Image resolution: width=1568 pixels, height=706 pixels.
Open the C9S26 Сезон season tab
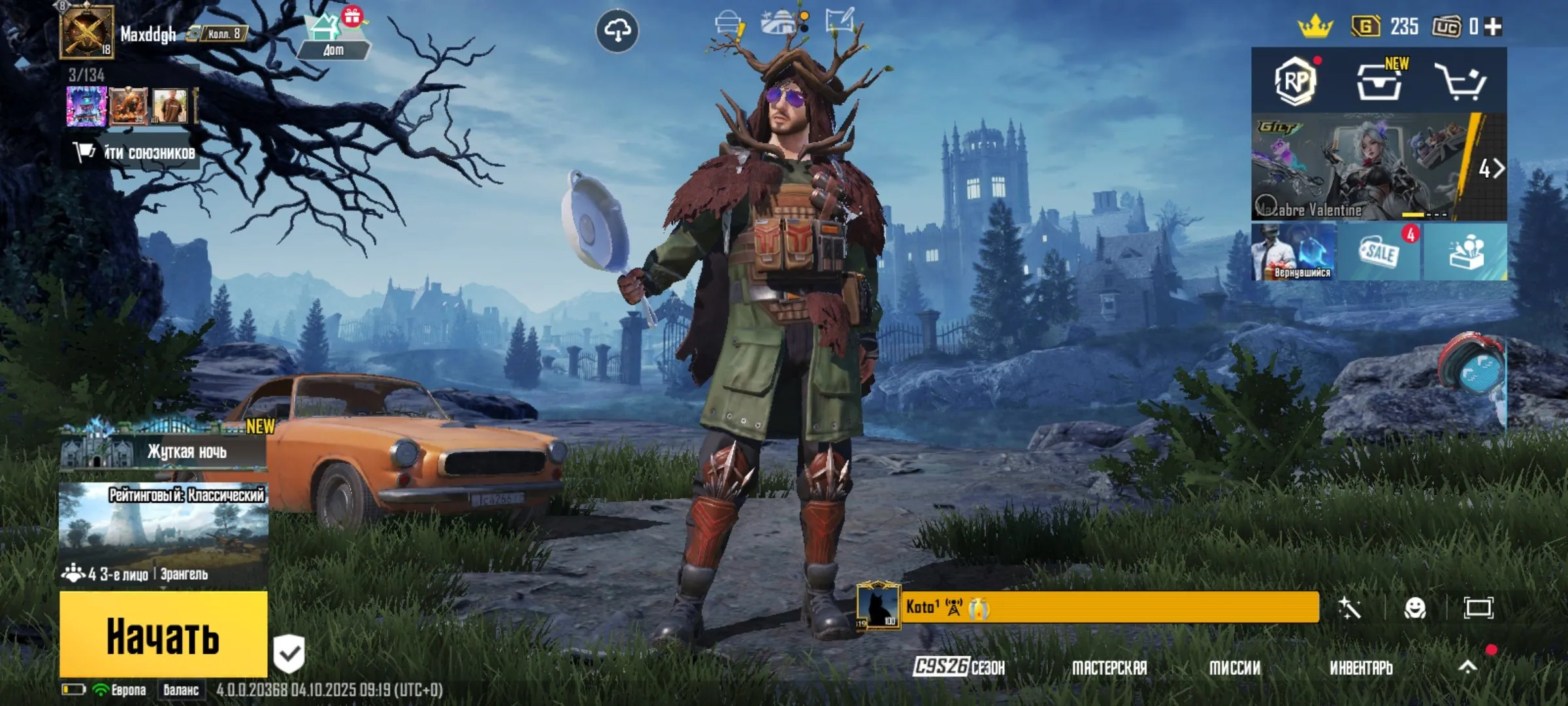point(959,667)
